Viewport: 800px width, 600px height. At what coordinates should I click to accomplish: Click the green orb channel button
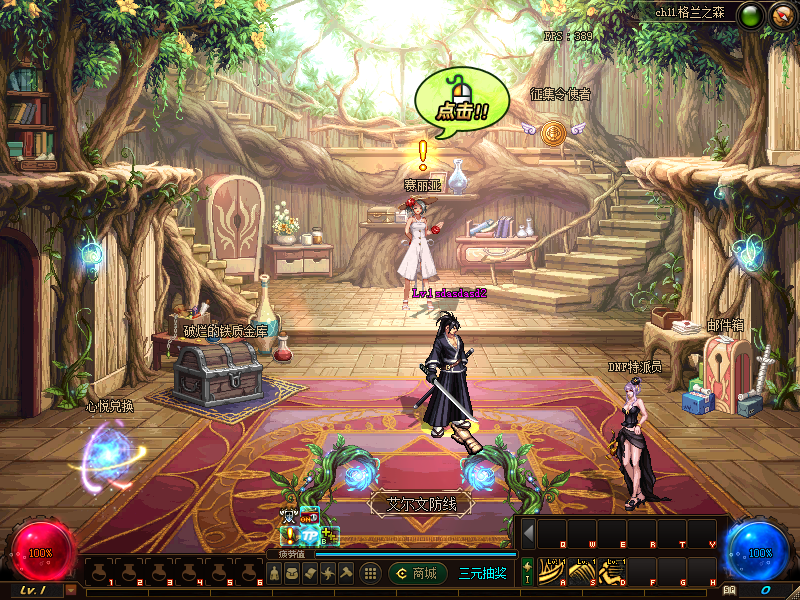tap(750, 16)
